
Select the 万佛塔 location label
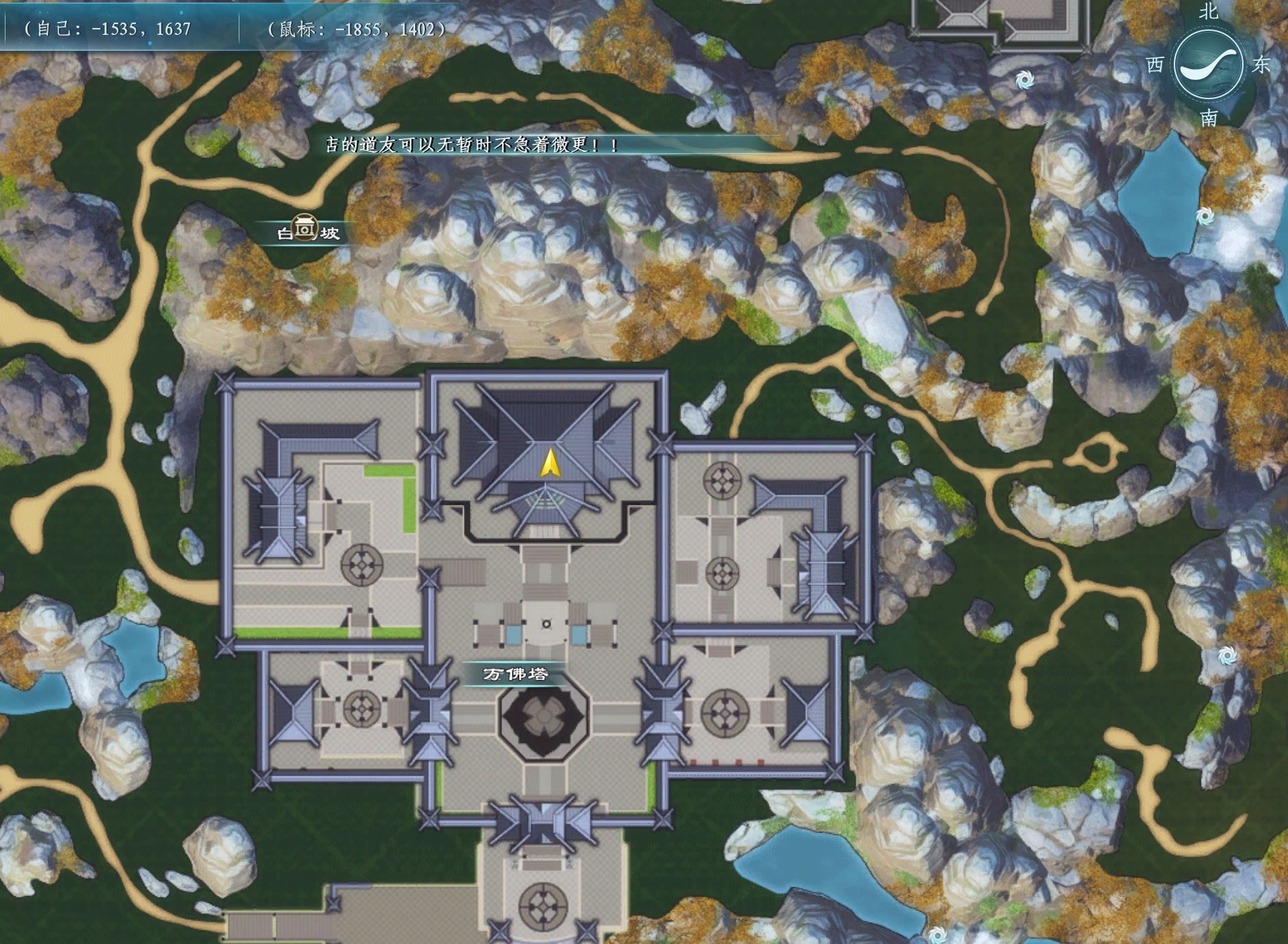point(516,674)
